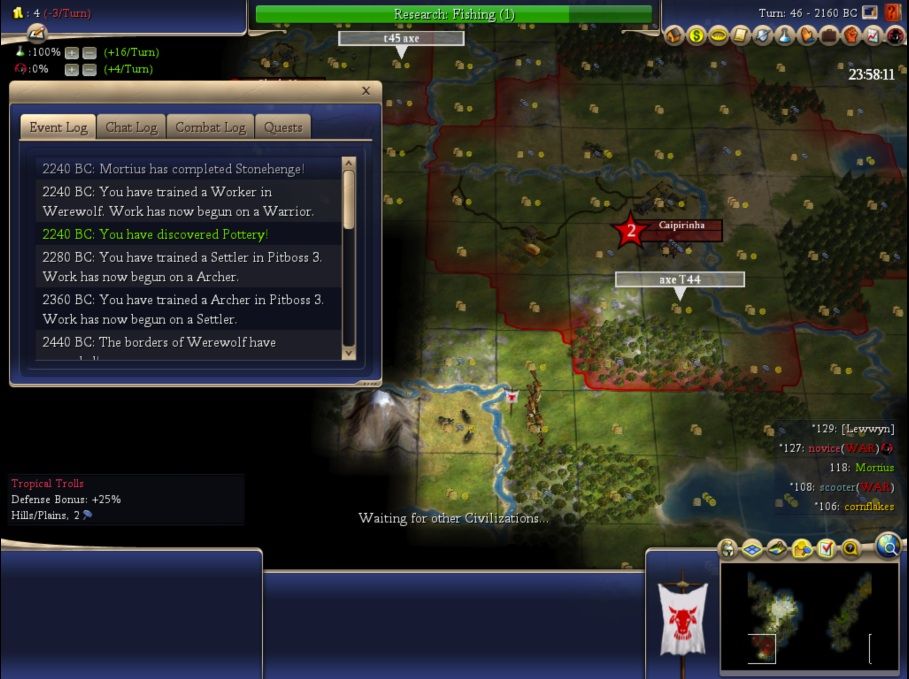Increase the research rate with plus
The image size is (909, 679).
tap(71, 52)
